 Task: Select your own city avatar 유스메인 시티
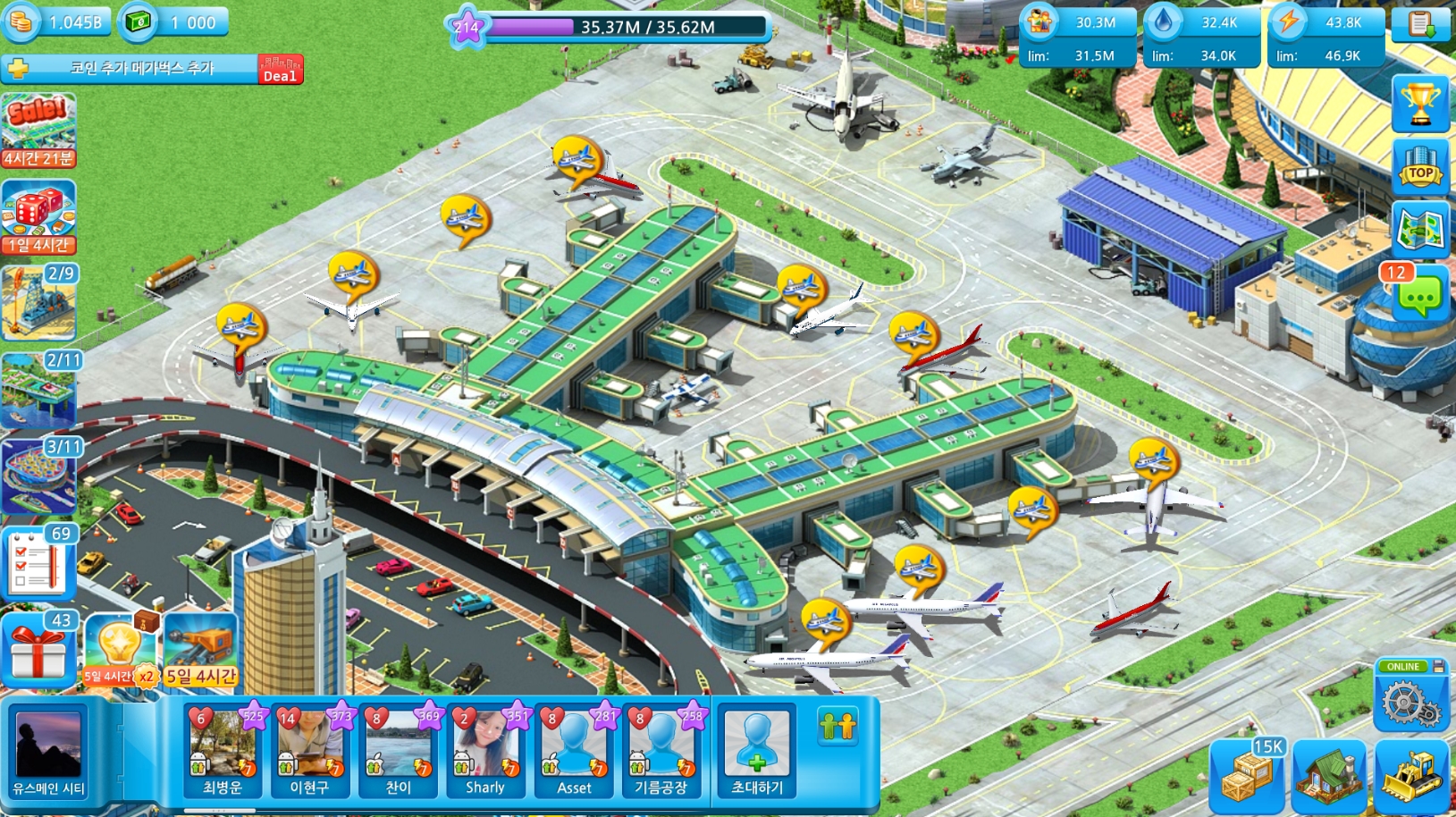click(x=48, y=749)
